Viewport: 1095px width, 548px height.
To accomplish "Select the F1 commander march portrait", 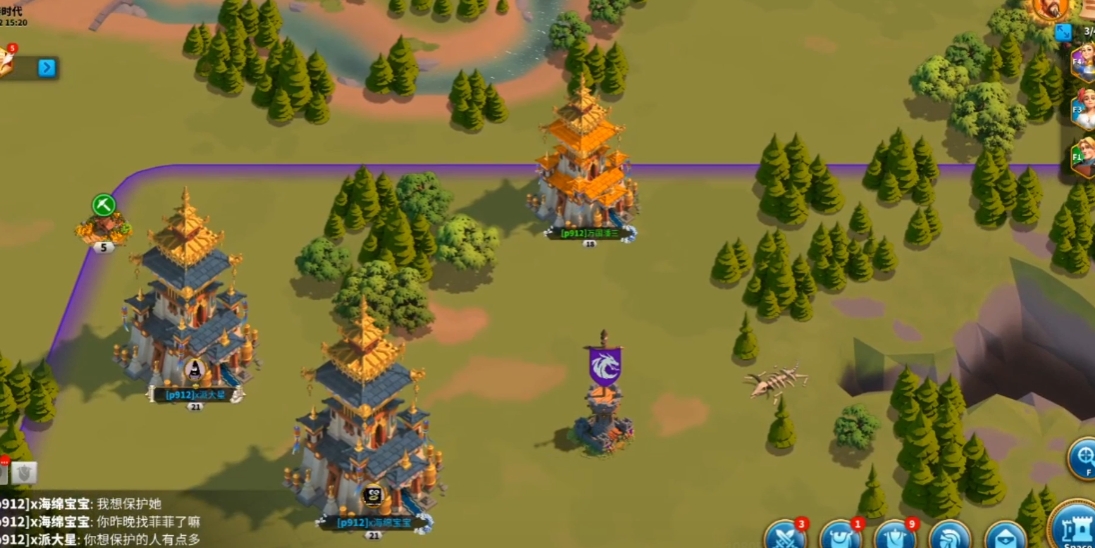I will (x=1083, y=158).
